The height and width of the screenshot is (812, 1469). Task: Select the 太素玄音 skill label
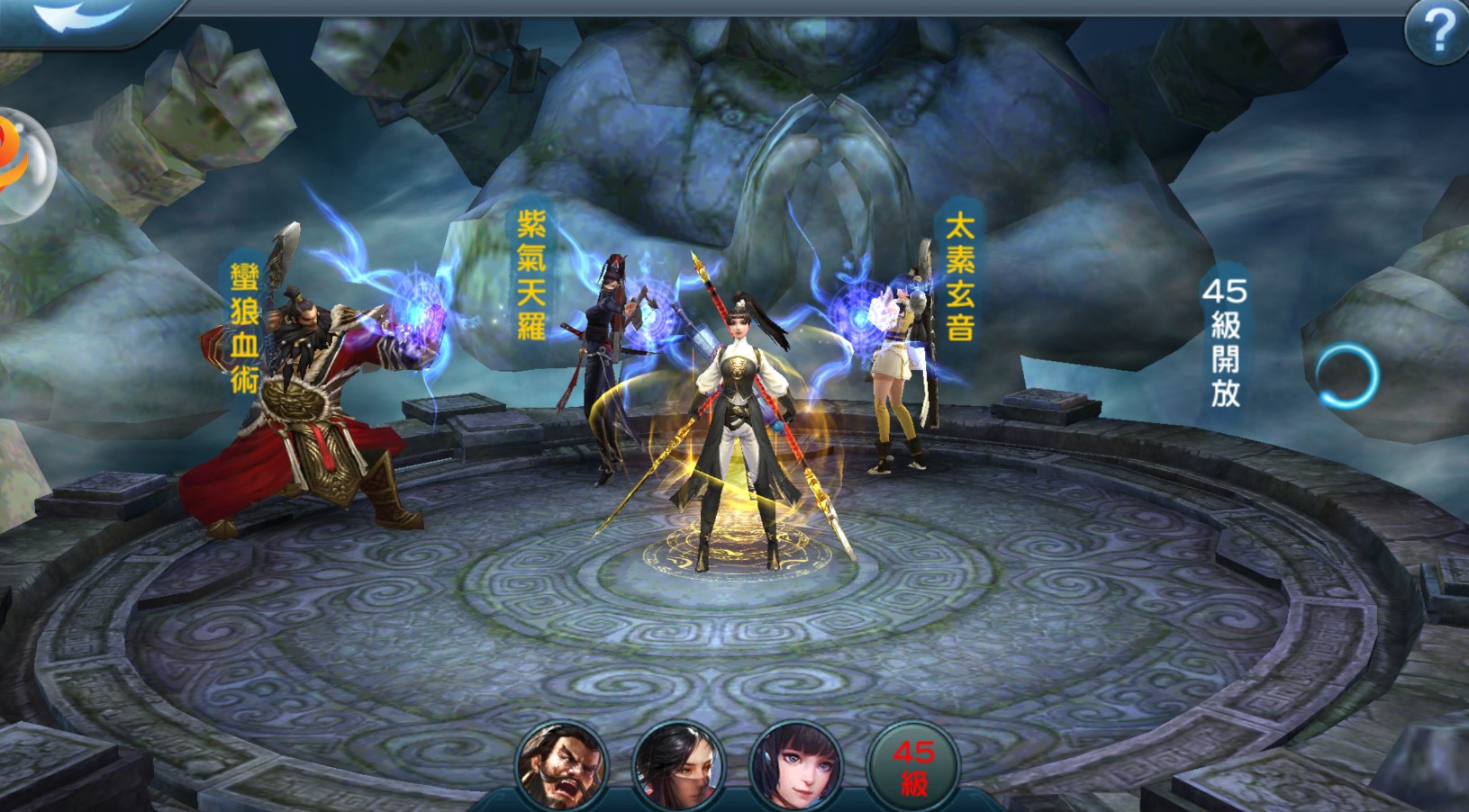959,276
